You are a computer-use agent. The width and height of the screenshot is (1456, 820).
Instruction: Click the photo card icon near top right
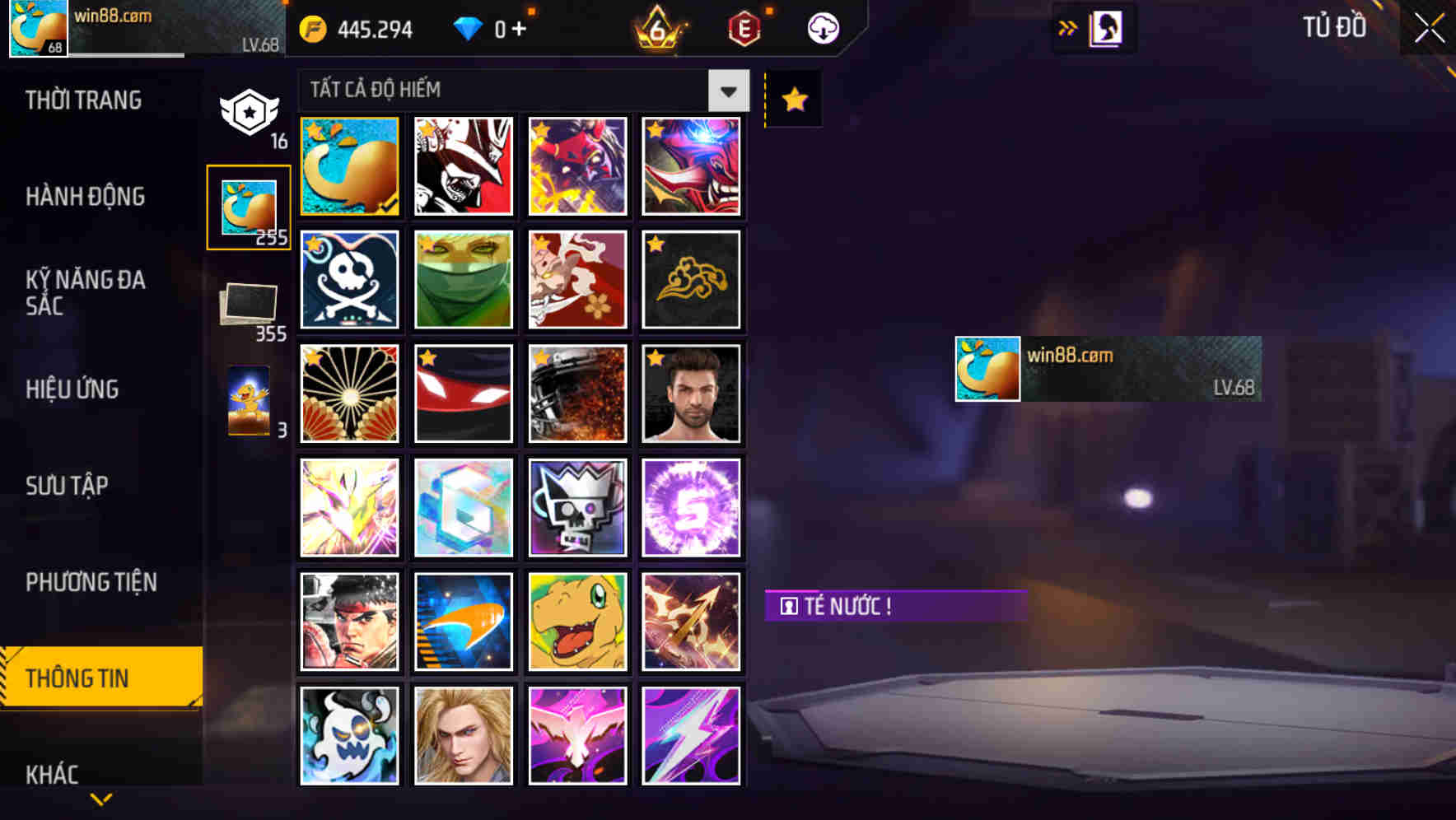pyautogui.click(x=1107, y=27)
